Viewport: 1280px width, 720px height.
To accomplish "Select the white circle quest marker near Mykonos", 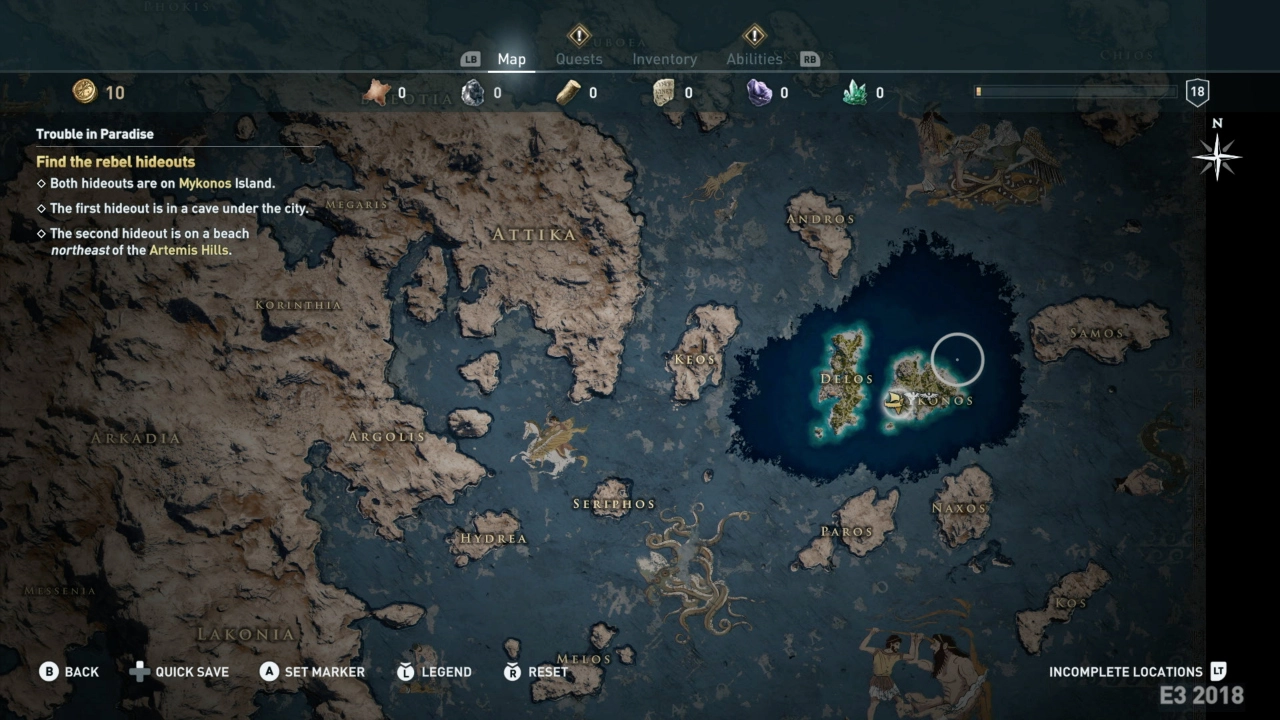I will (x=957, y=359).
